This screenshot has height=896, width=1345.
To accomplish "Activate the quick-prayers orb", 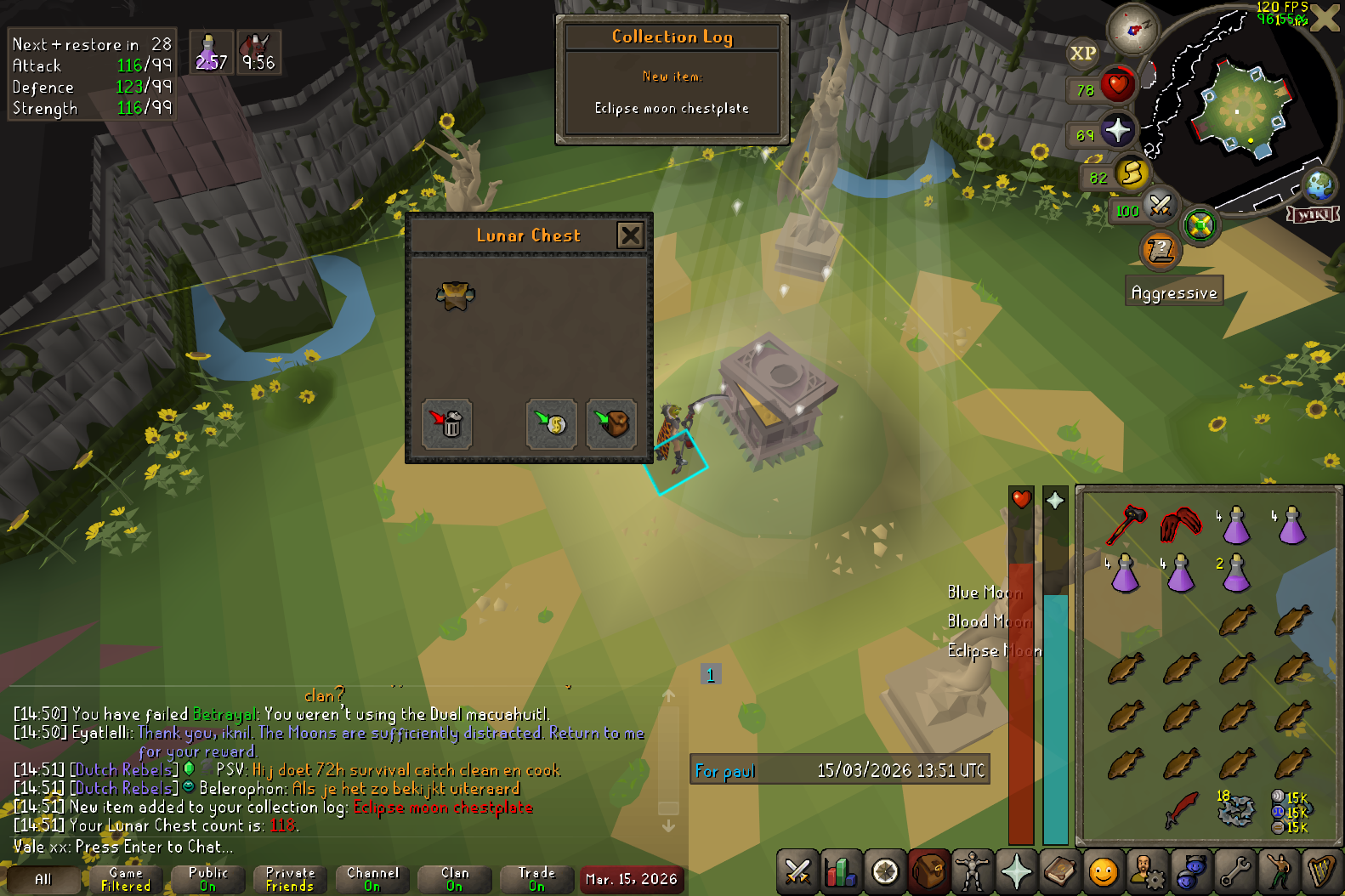I will click(x=1116, y=132).
